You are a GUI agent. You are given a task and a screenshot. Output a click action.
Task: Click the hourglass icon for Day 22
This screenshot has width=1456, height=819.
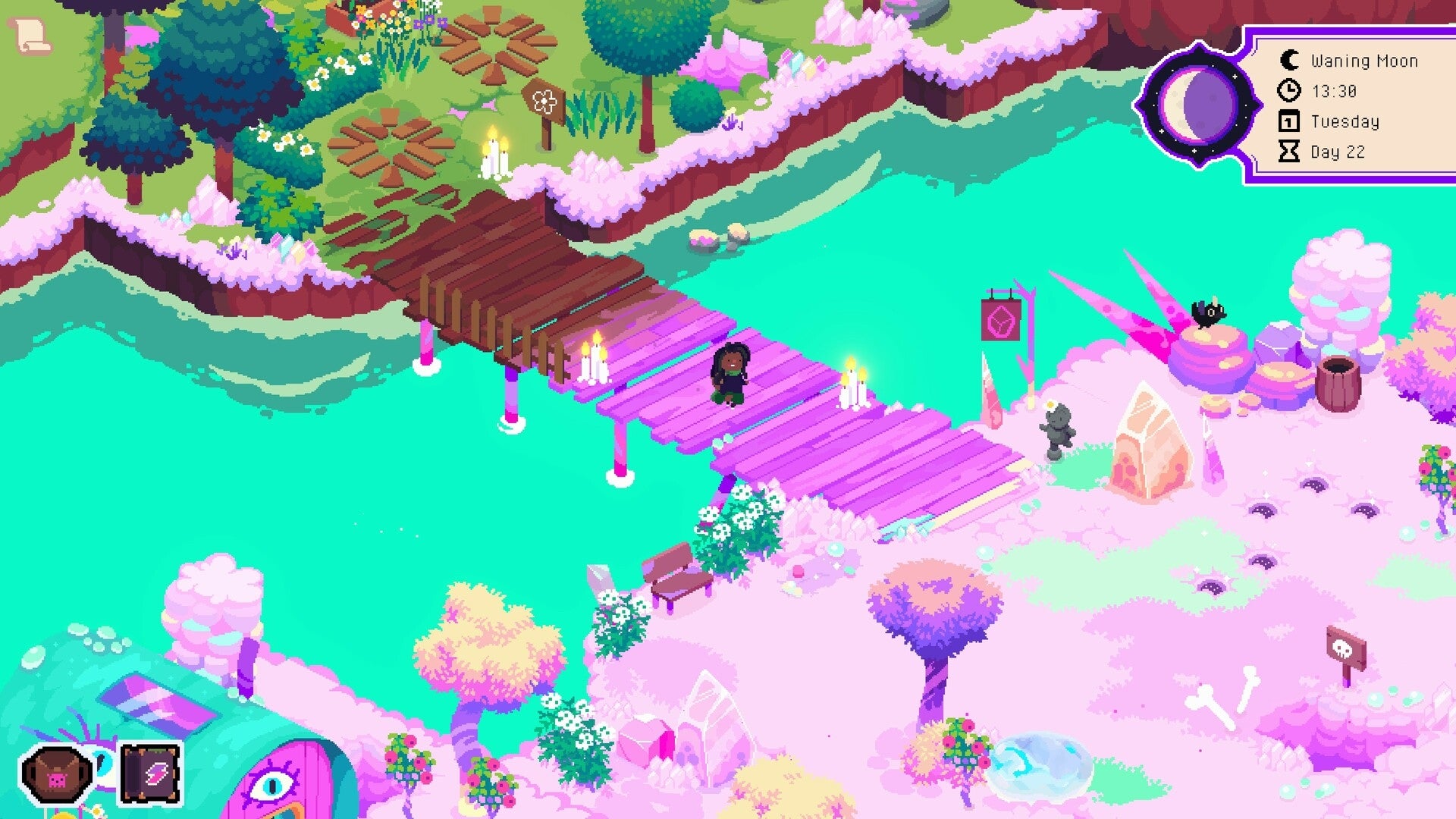[1288, 151]
